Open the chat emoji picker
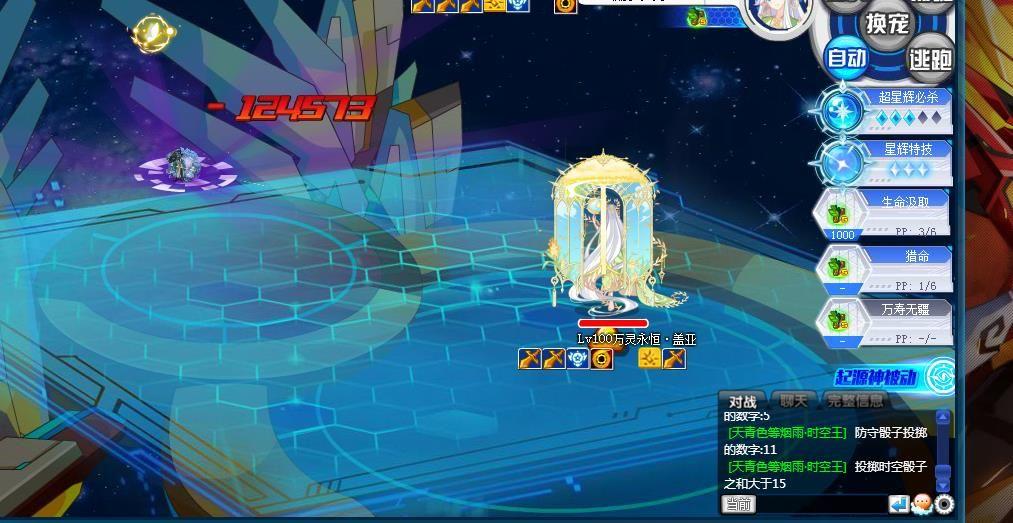 tap(921, 504)
